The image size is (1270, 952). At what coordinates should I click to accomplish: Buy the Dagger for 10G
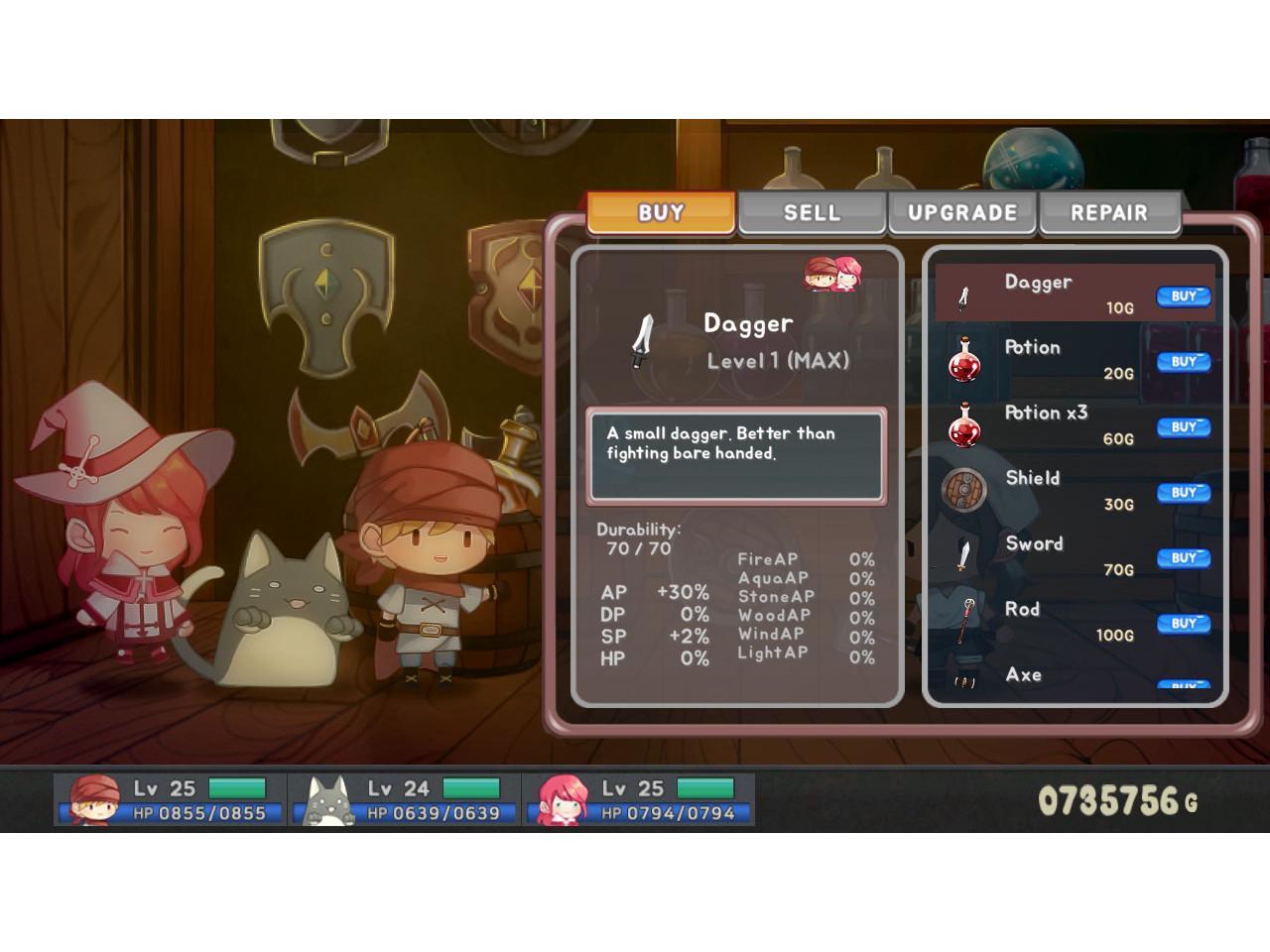point(1183,297)
